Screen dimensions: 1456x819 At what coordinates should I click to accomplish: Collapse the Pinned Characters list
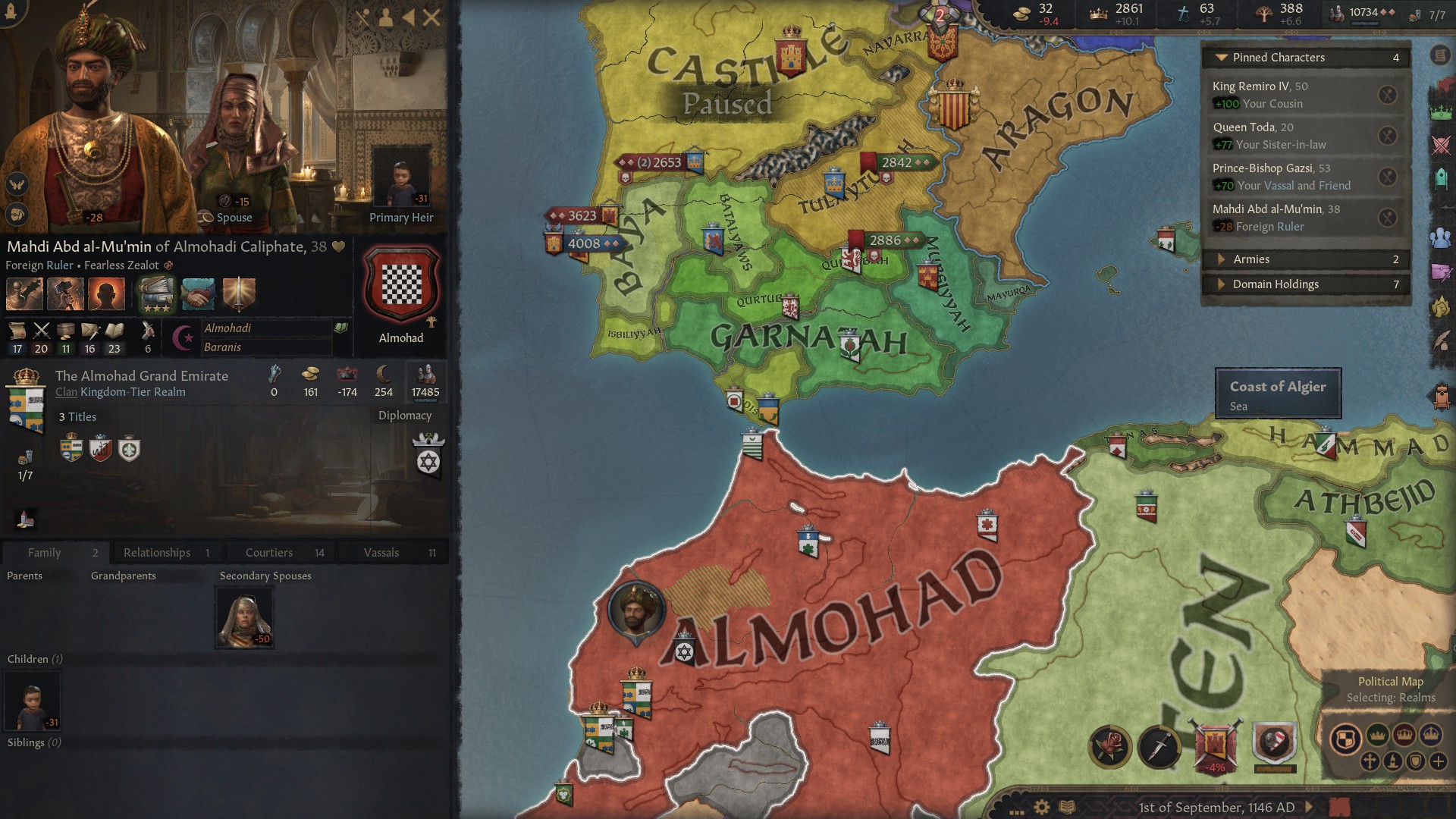tap(1222, 57)
